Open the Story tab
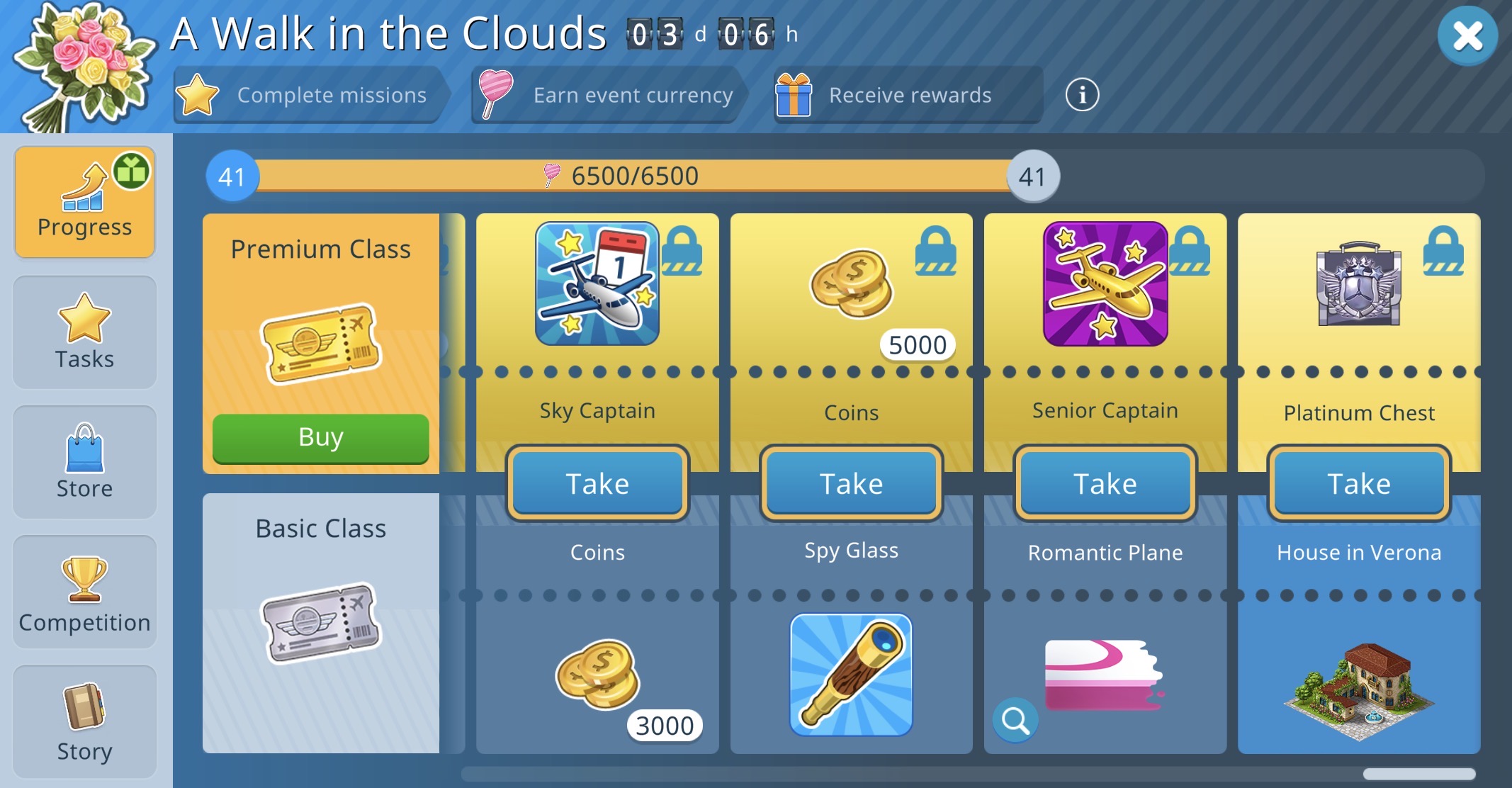 tap(85, 721)
